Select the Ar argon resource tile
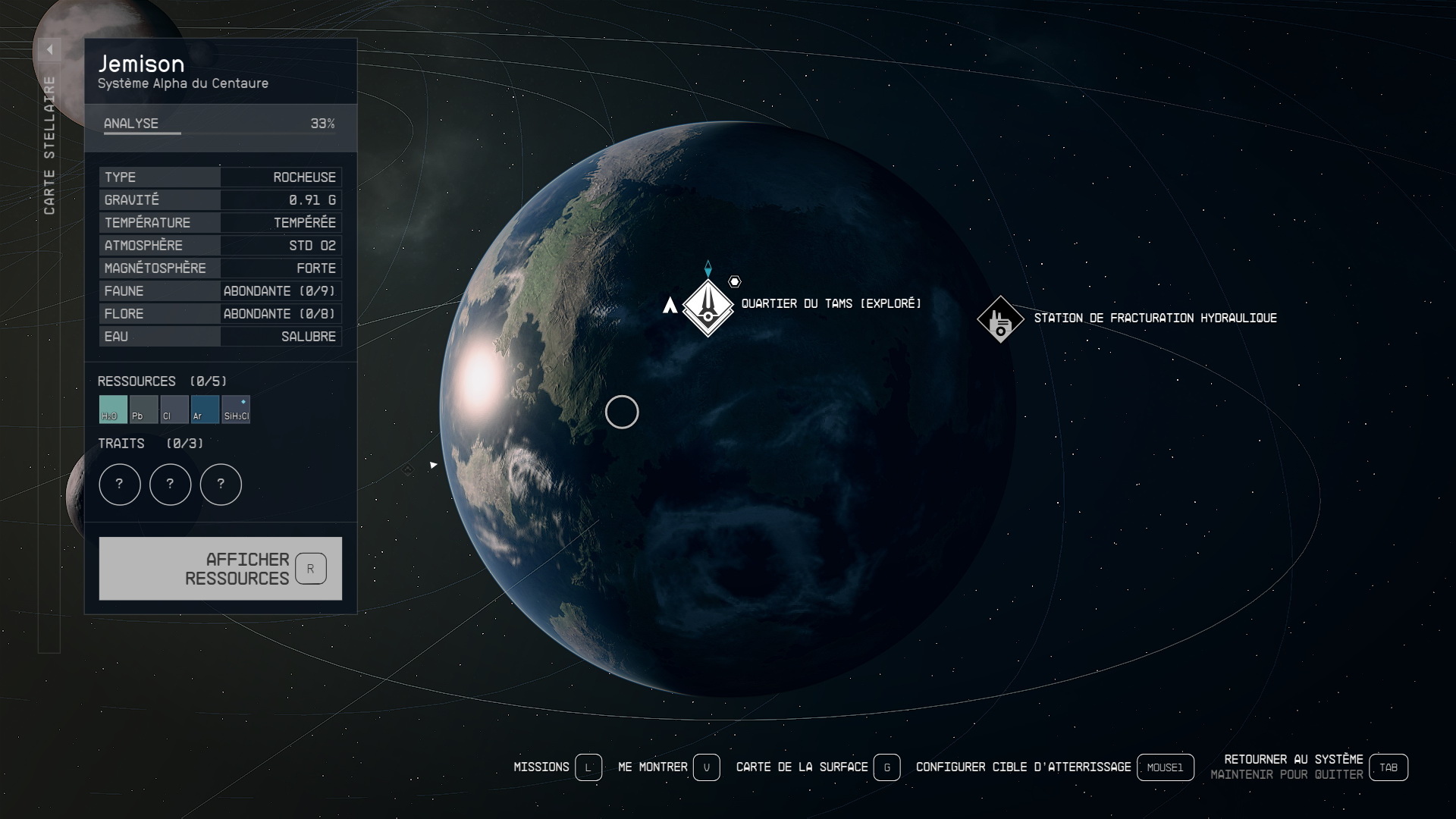1456x819 pixels. [x=205, y=409]
